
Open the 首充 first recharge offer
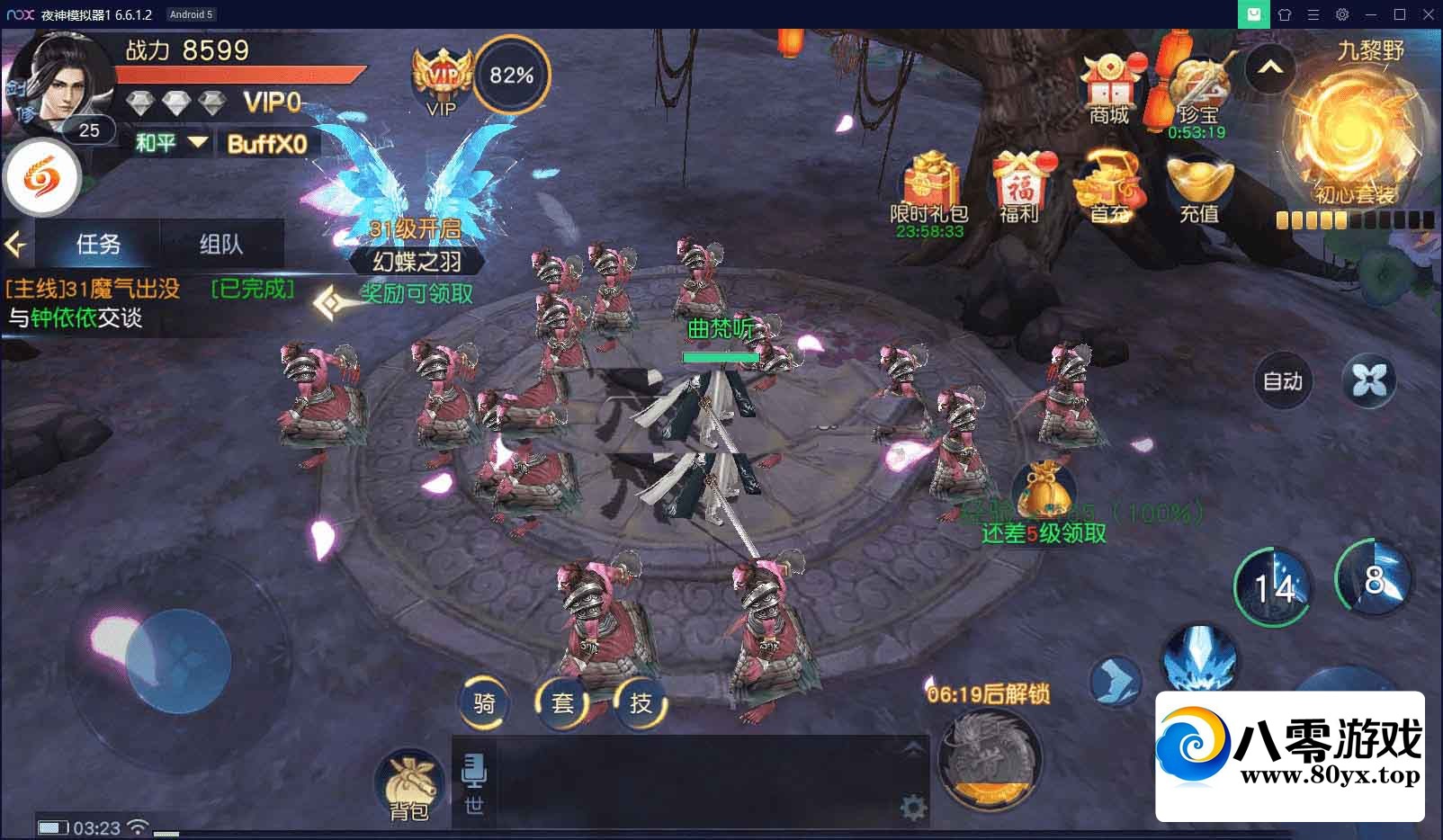pyautogui.click(x=1109, y=187)
